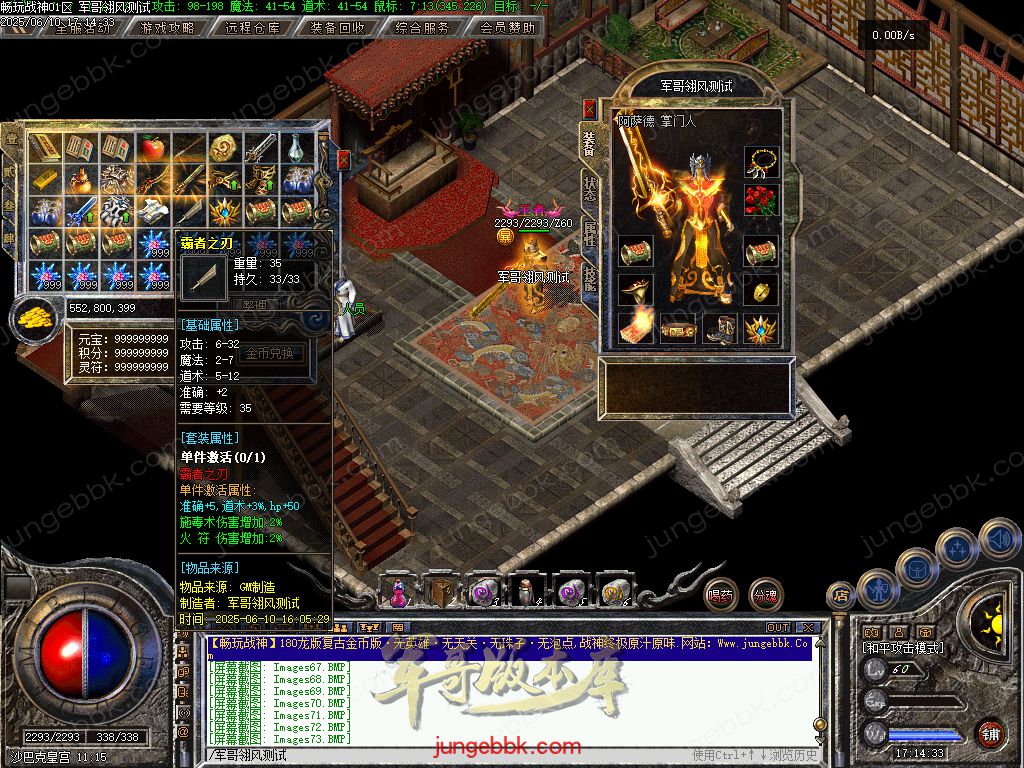Viewport: 1024px width, 768px height.
Task: Open the 会员赞助 member sponsorship menu
Action: click(x=507, y=28)
